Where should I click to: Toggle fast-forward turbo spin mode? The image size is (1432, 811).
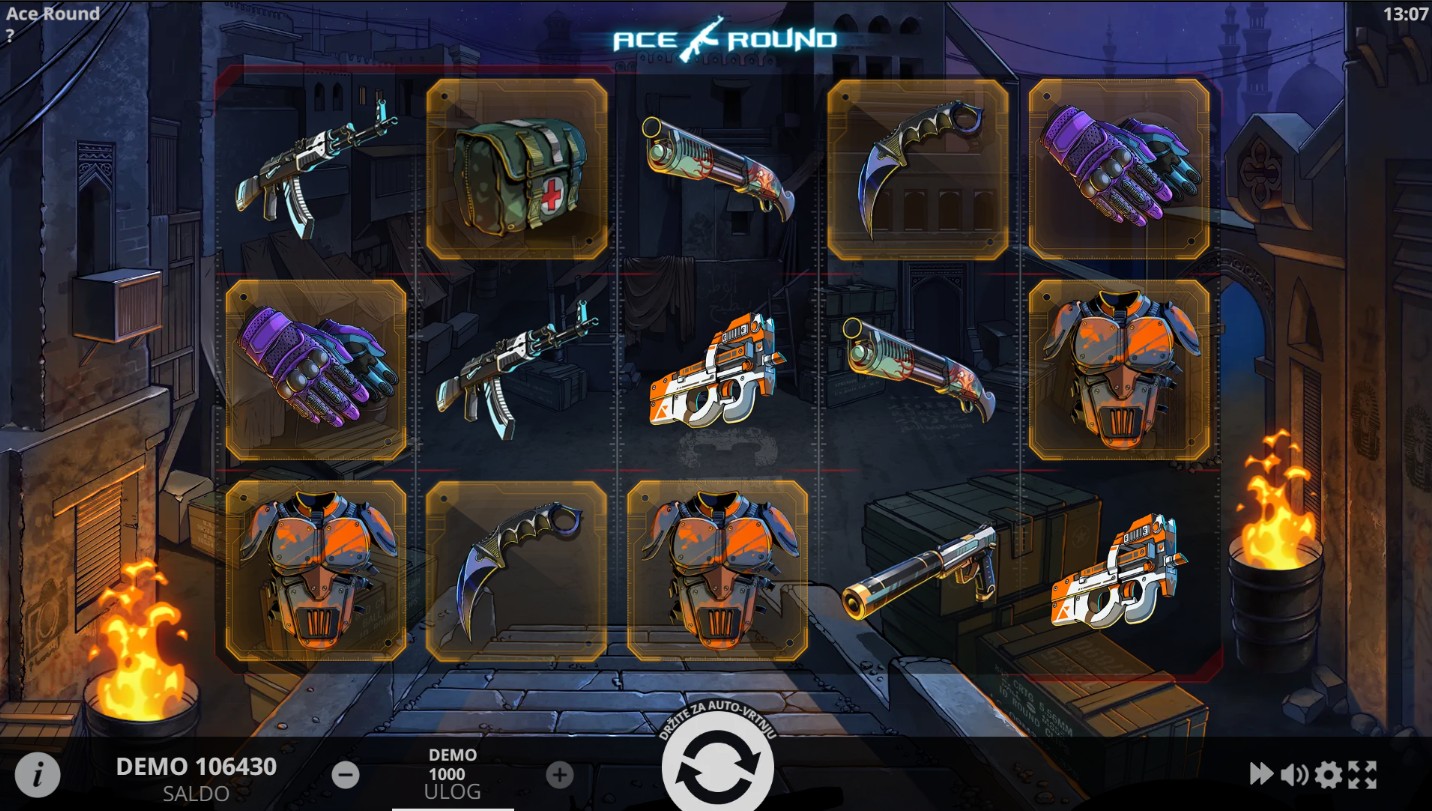point(1261,773)
